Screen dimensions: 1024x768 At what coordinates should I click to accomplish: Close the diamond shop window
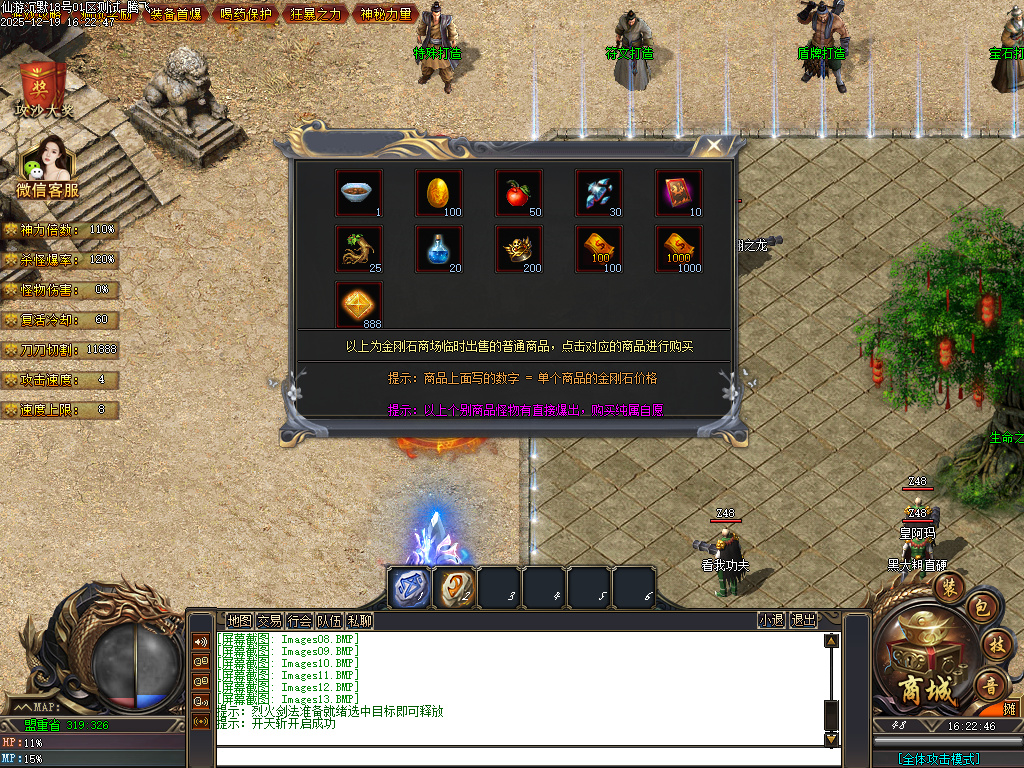coord(713,146)
